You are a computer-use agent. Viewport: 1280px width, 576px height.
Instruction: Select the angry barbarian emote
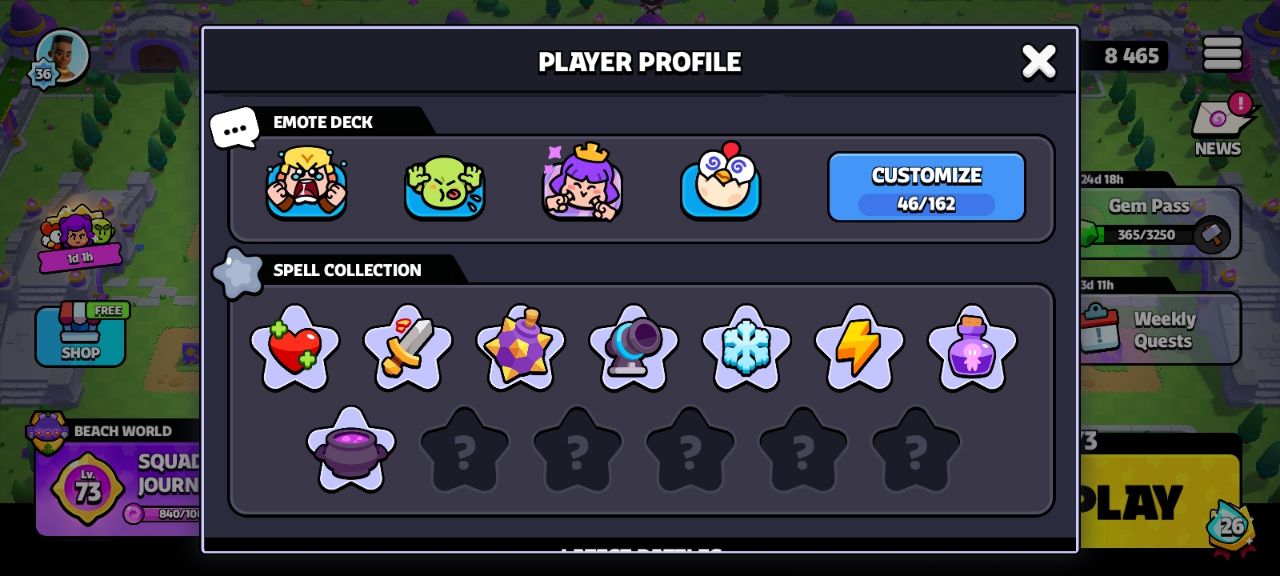[306, 183]
